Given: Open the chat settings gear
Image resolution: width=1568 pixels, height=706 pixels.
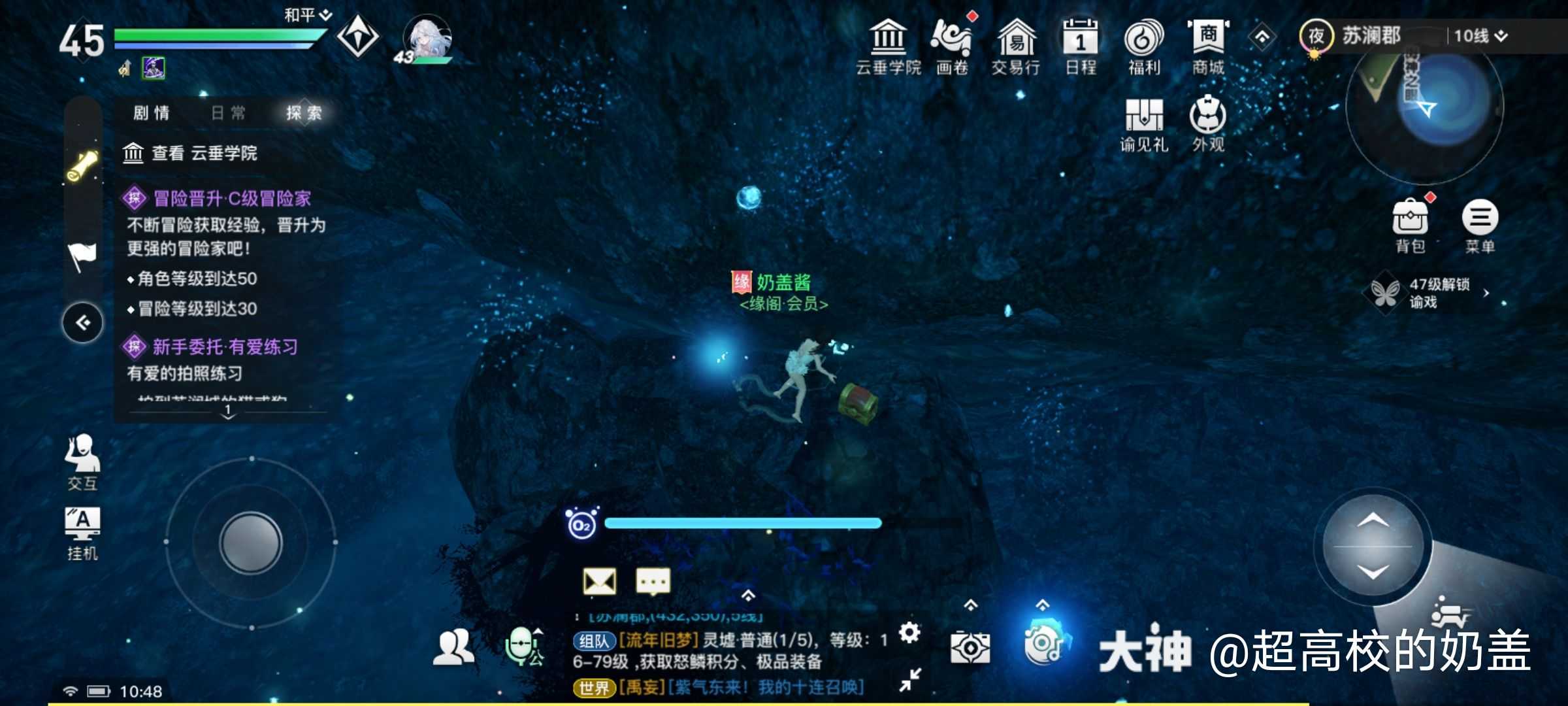Looking at the screenshot, I should click(909, 632).
